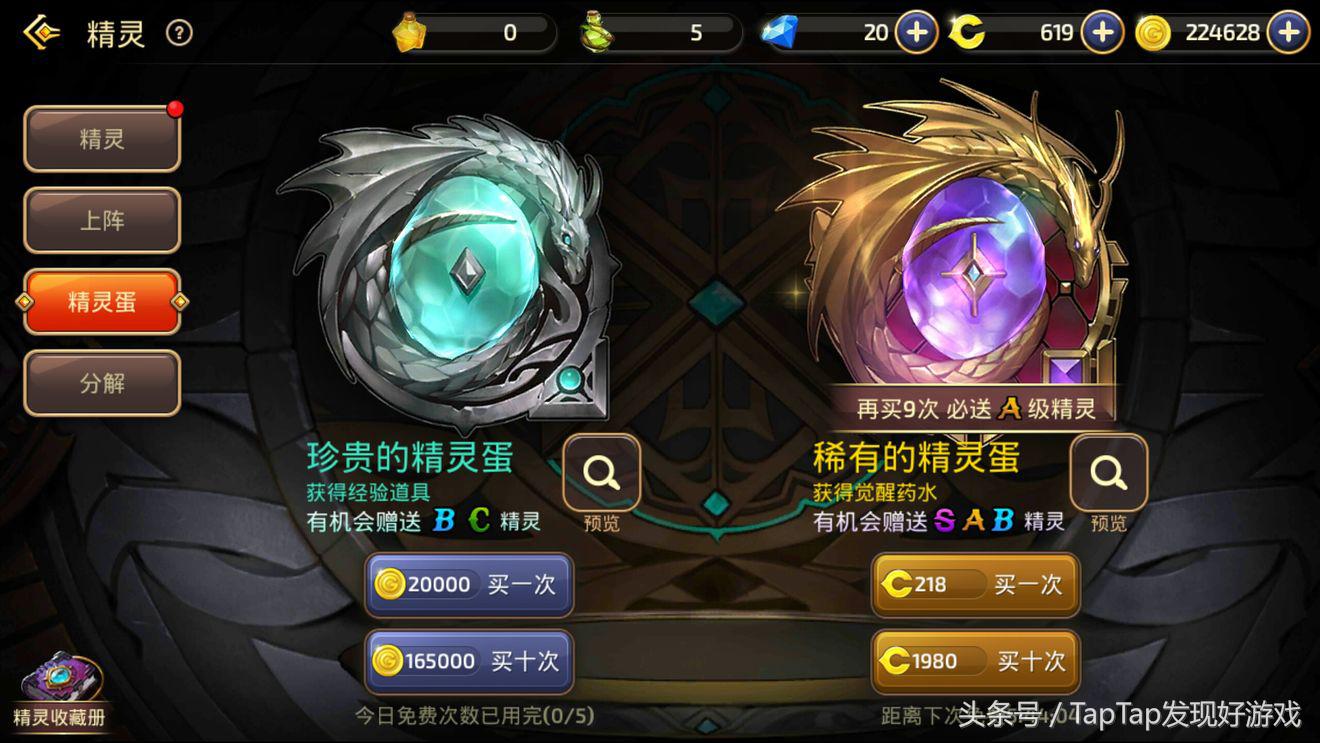
Task: Click the yellow potion currency icon
Action: pos(409,32)
